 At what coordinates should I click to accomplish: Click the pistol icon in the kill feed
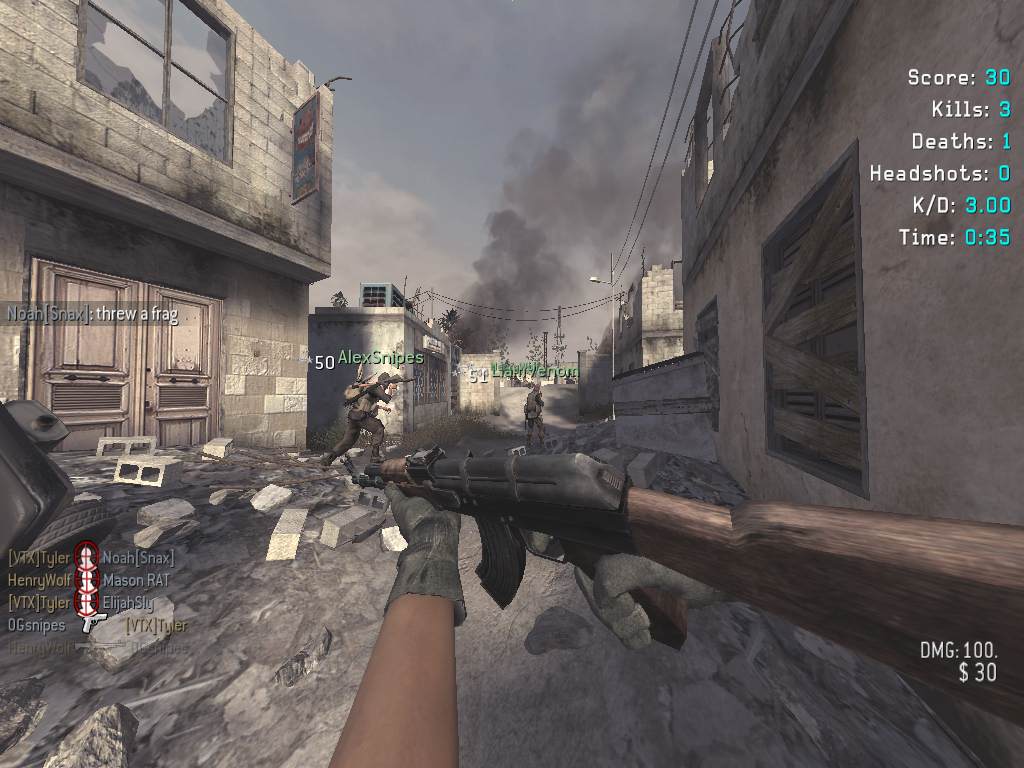tap(95, 622)
